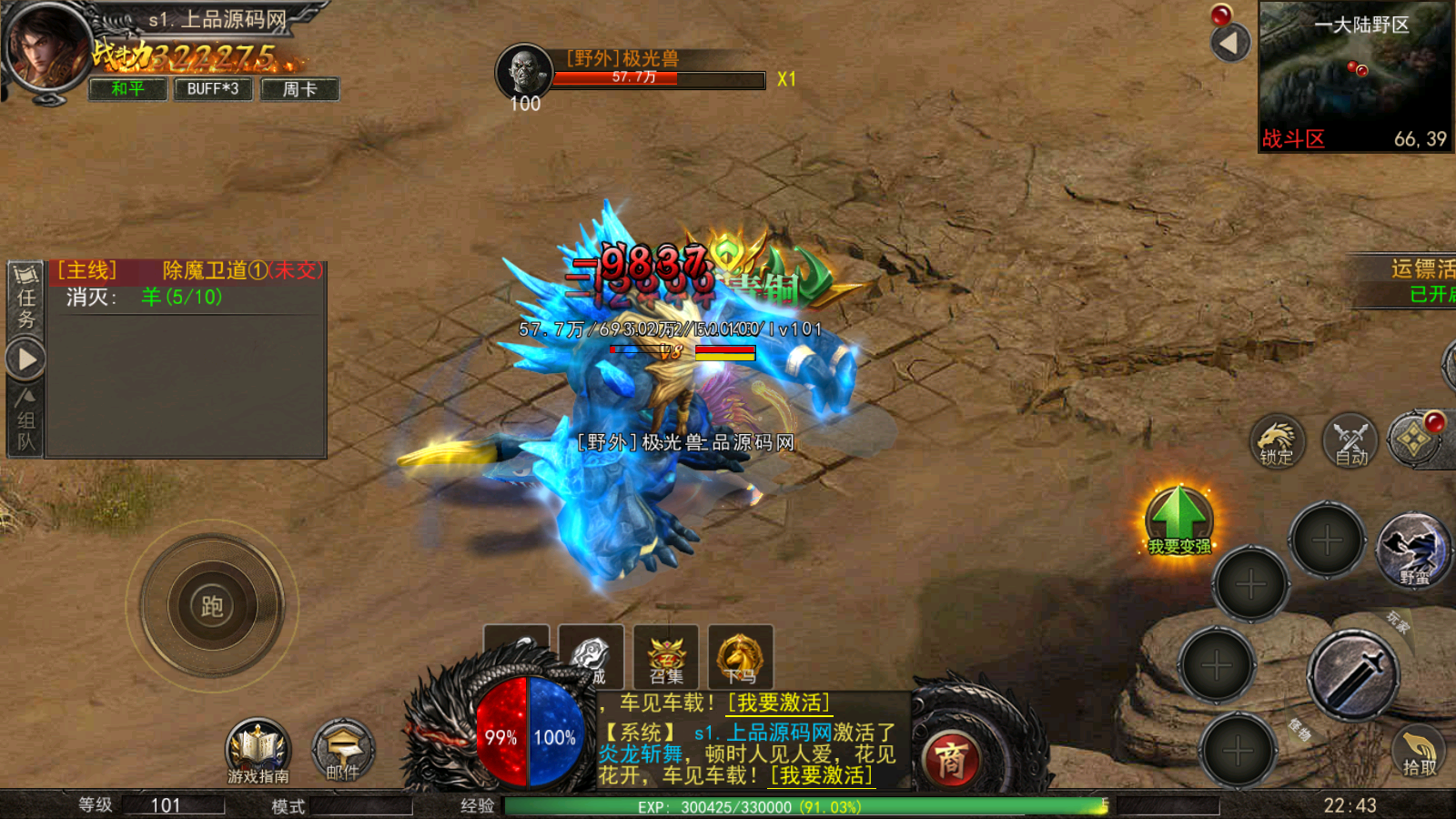Activate the 锁定 target lock icon
The width and height of the screenshot is (1456, 819).
click(x=1277, y=442)
